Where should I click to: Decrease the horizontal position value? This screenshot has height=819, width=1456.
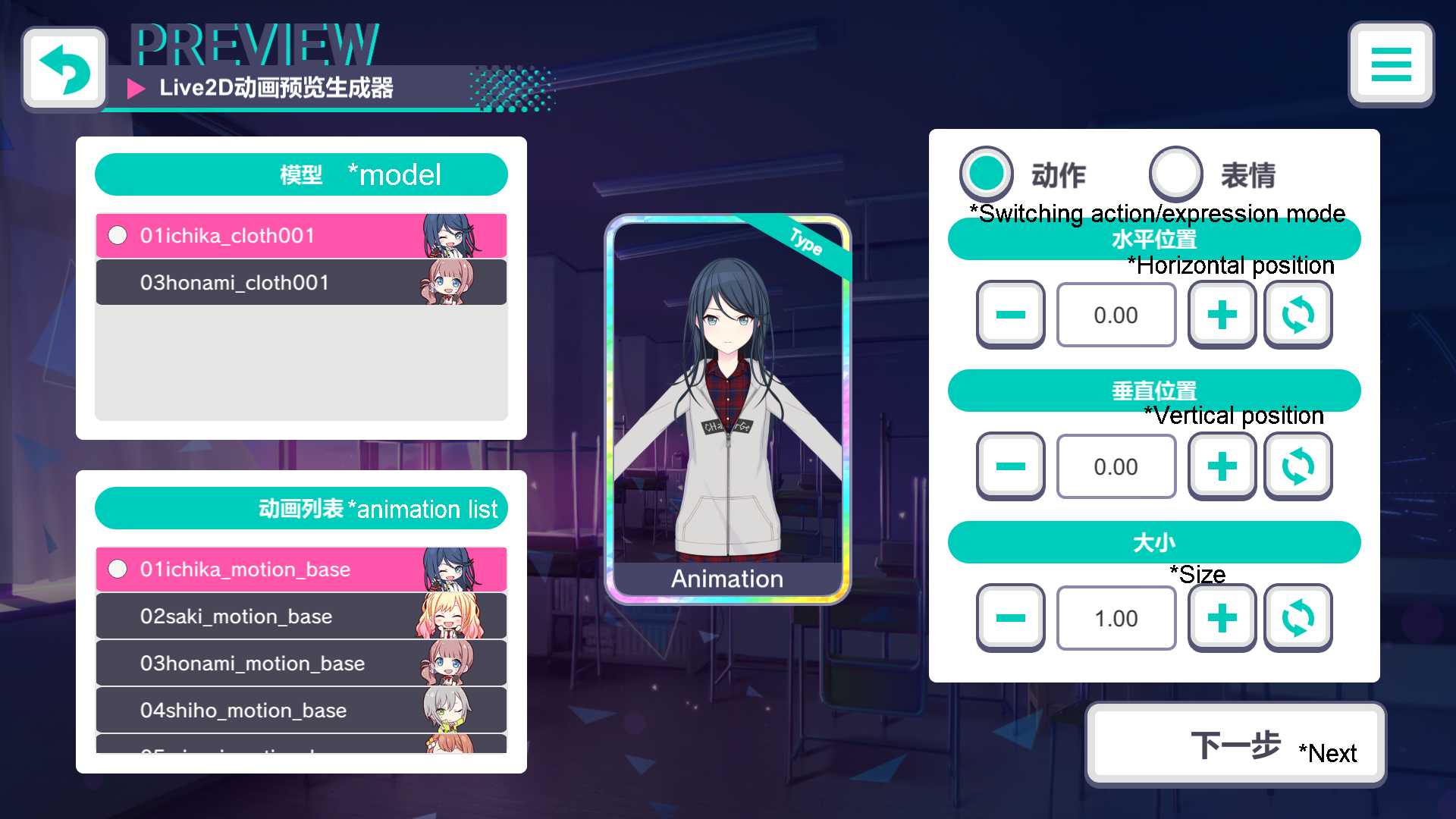[x=1010, y=315]
